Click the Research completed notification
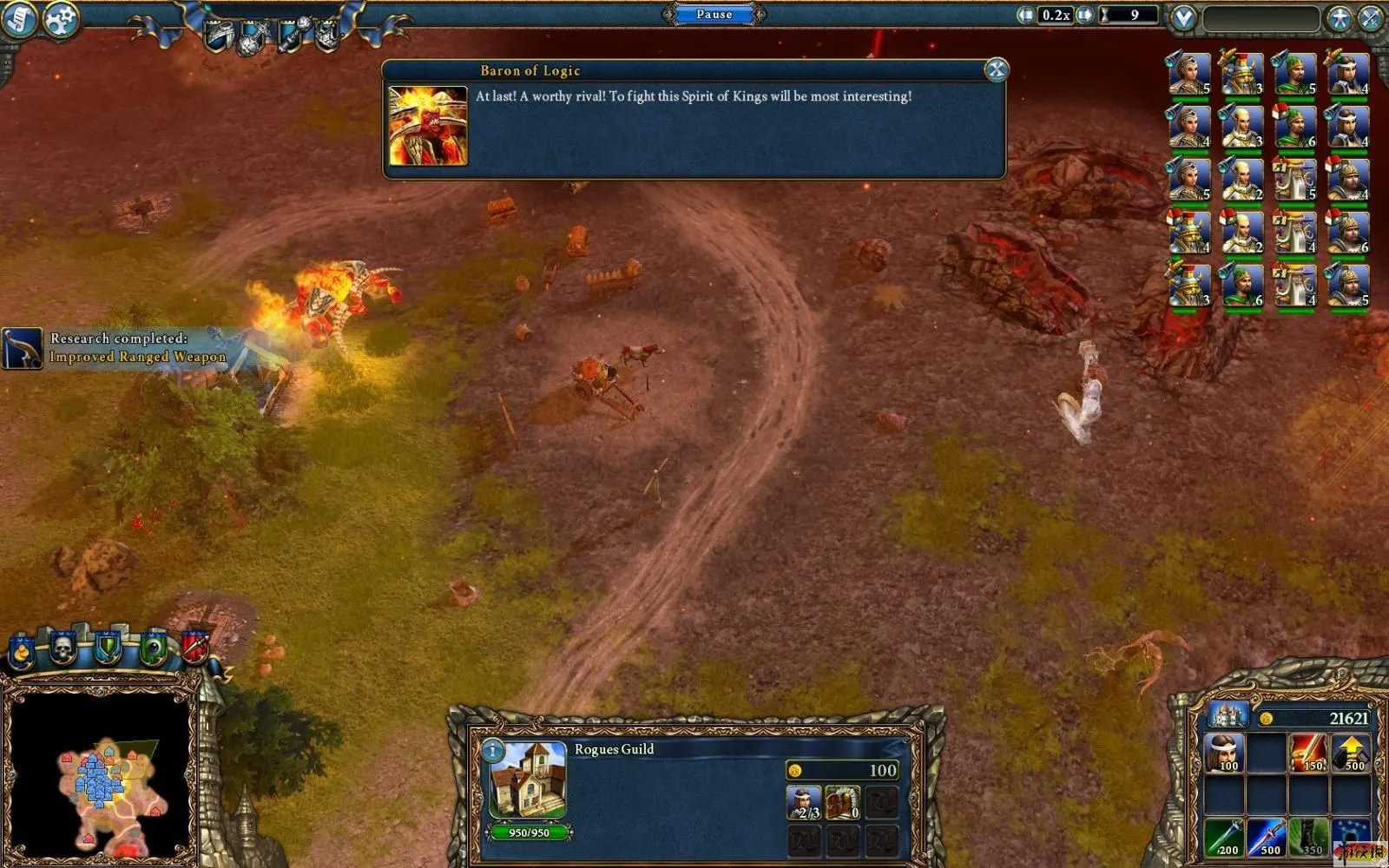 [x=117, y=347]
